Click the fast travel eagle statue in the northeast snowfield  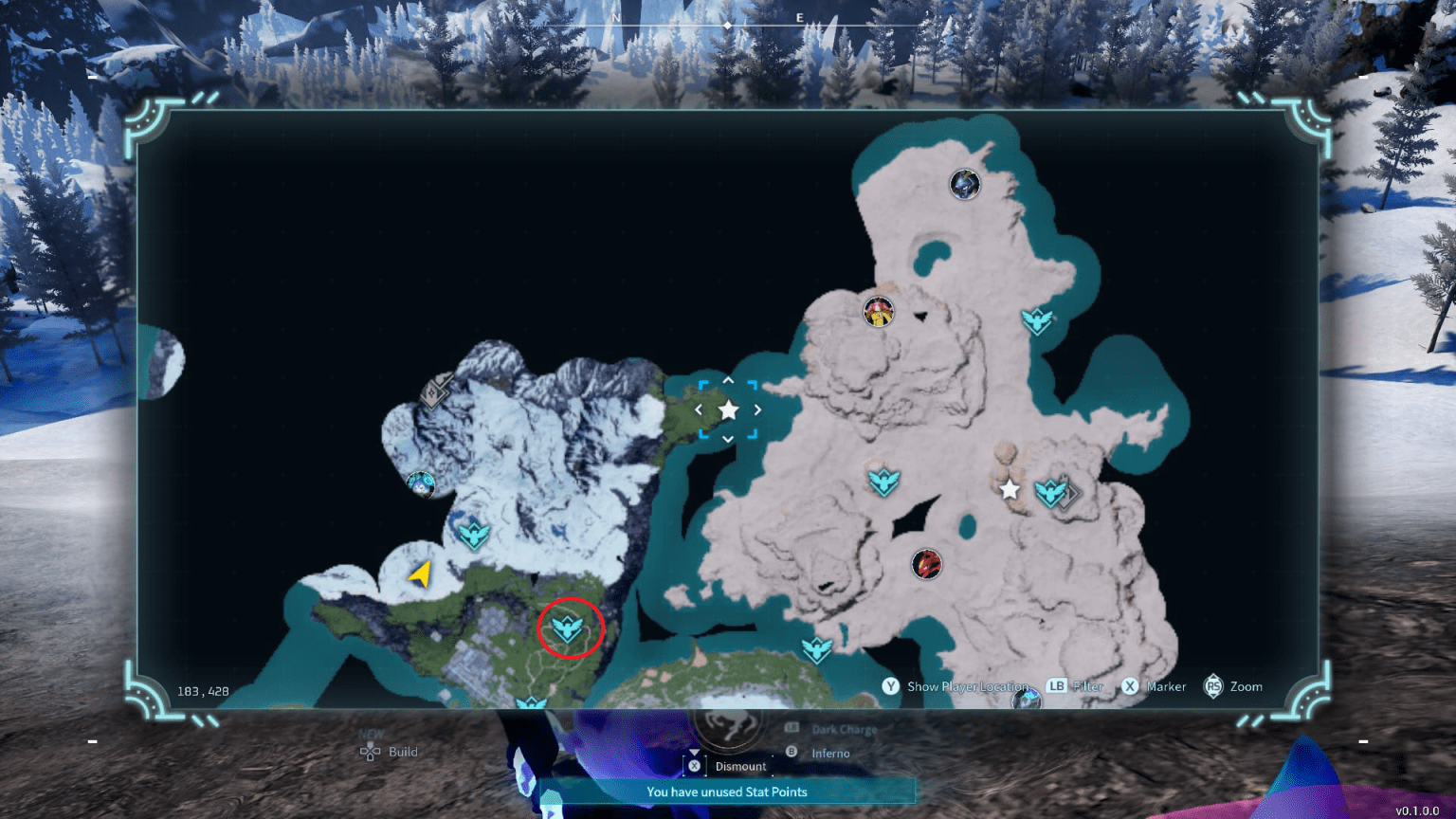click(1039, 322)
